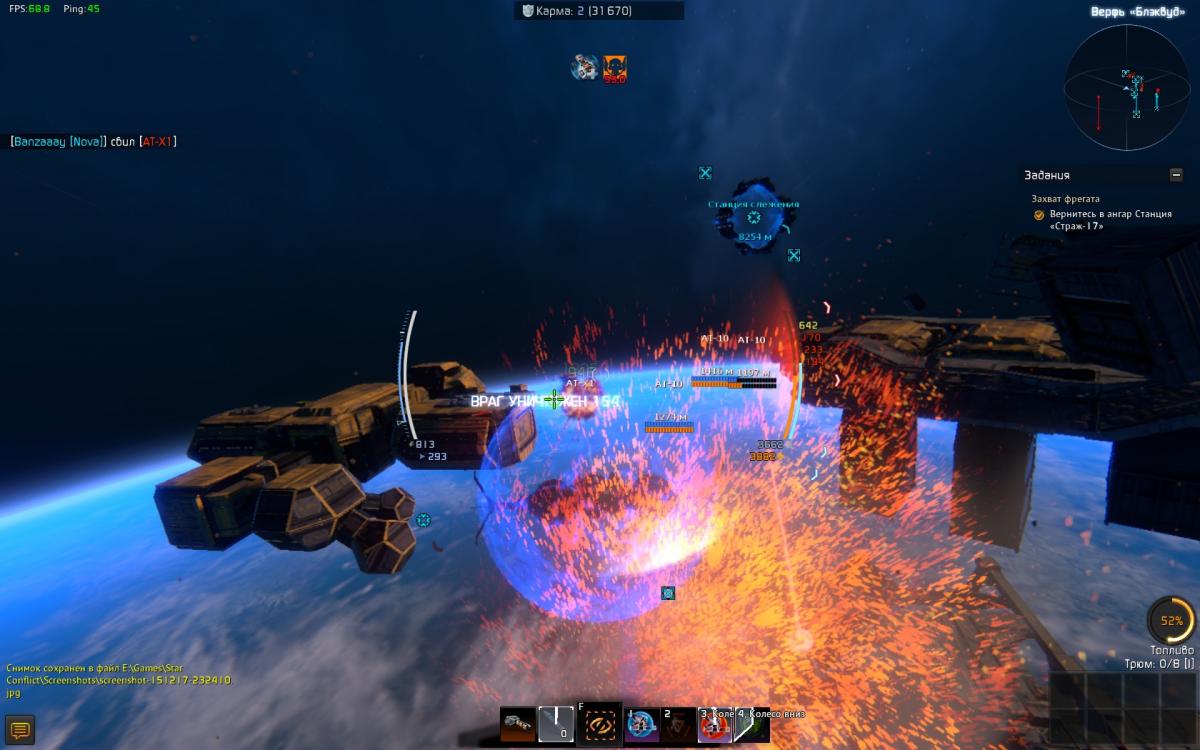Activate the dimmed module slot 2
This screenshot has width=1200, height=750.
(679, 725)
